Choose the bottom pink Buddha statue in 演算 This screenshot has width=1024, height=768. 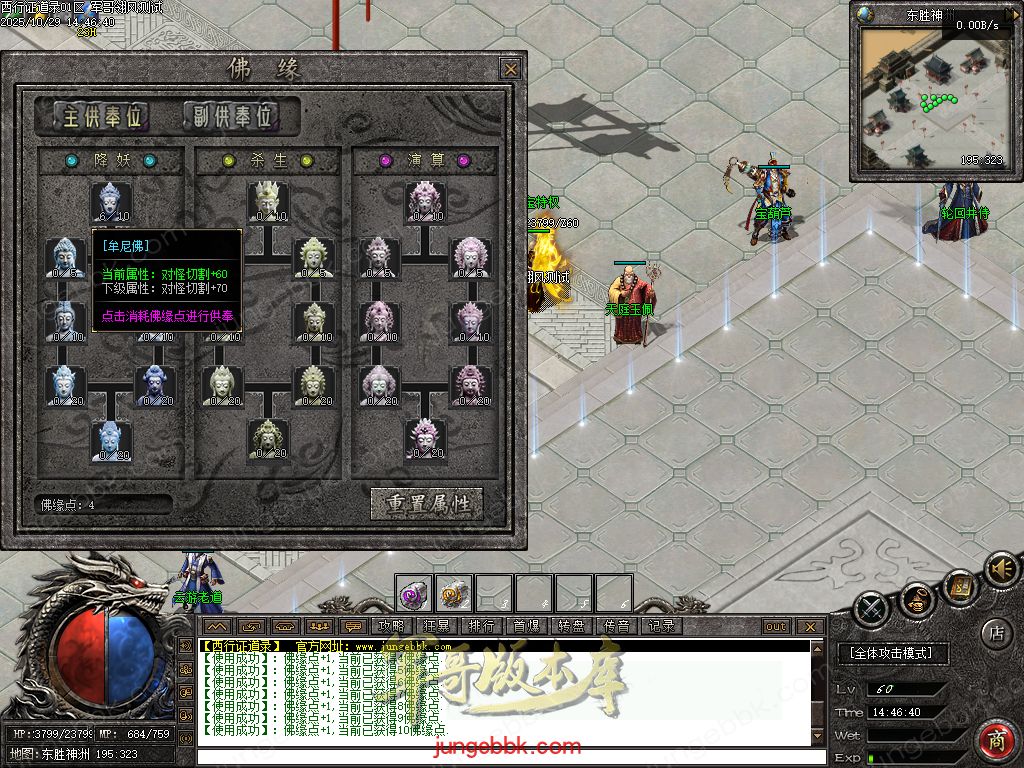pyautogui.click(x=425, y=440)
